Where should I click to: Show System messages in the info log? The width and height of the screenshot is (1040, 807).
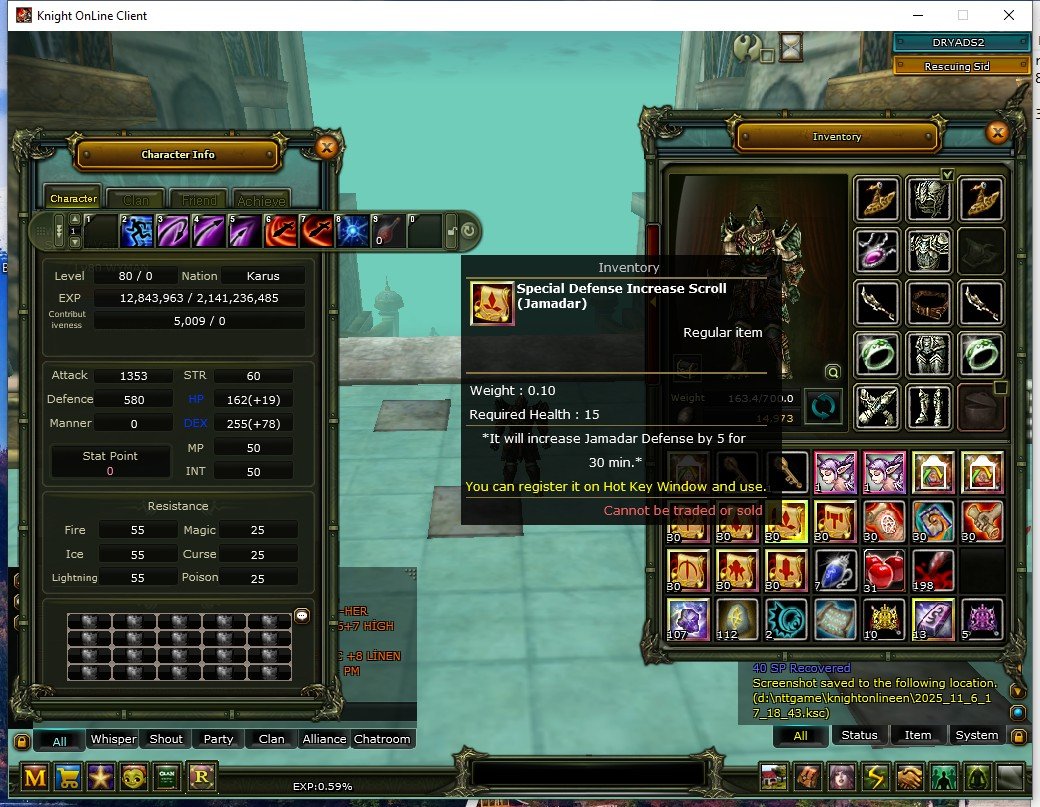click(x=976, y=735)
